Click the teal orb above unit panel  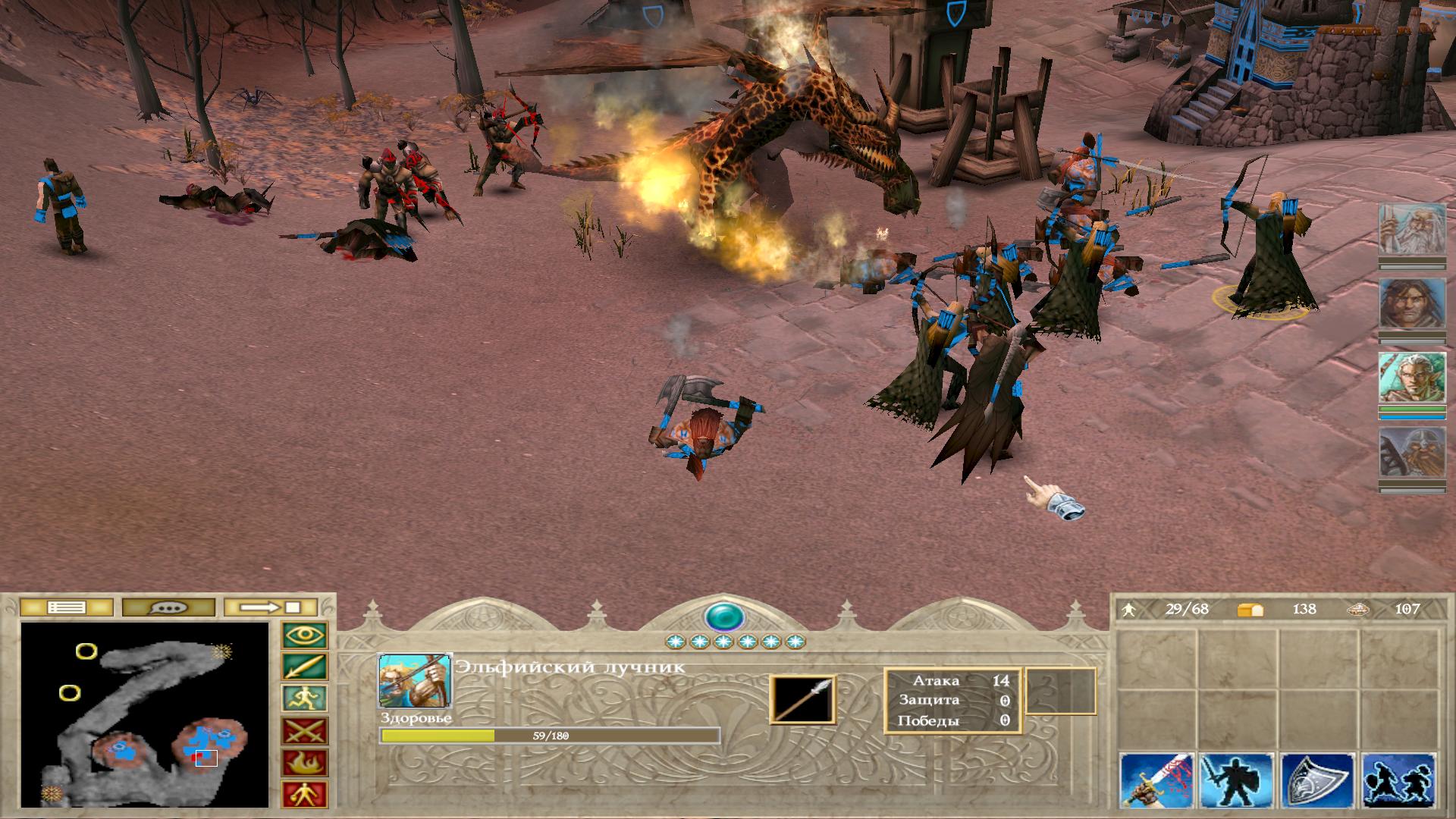point(723,617)
